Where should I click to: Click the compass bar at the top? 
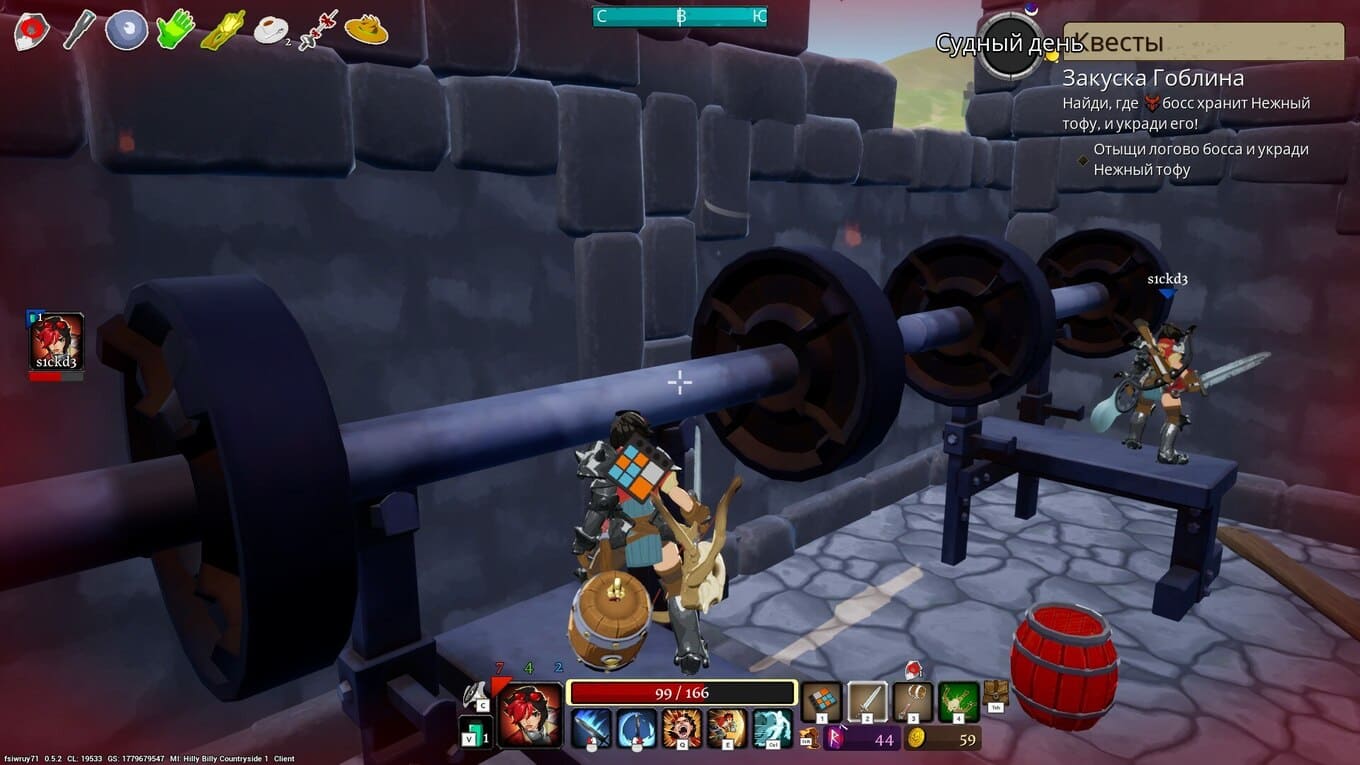[x=679, y=16]
